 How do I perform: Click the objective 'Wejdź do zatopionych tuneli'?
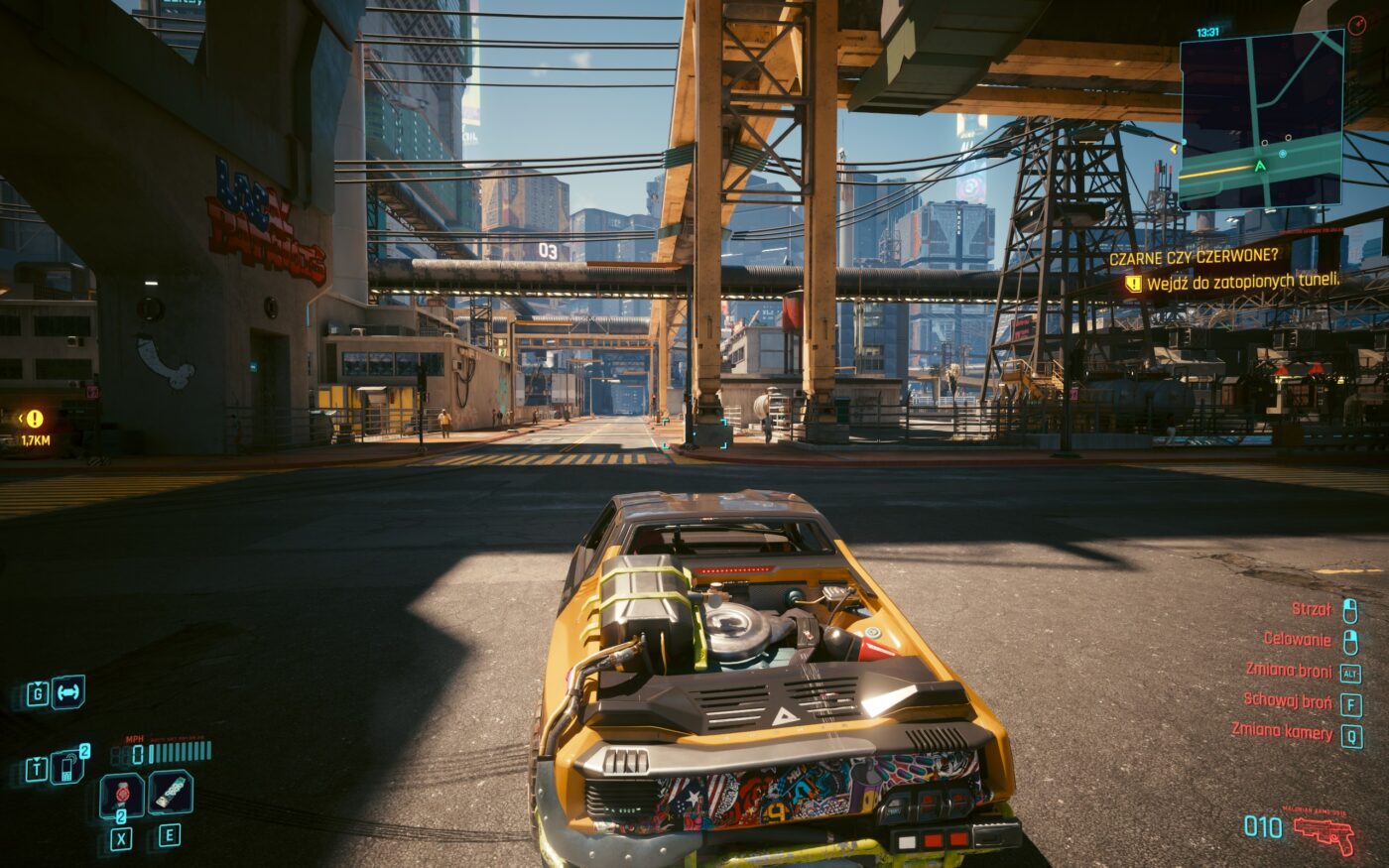pos(1242,283)
